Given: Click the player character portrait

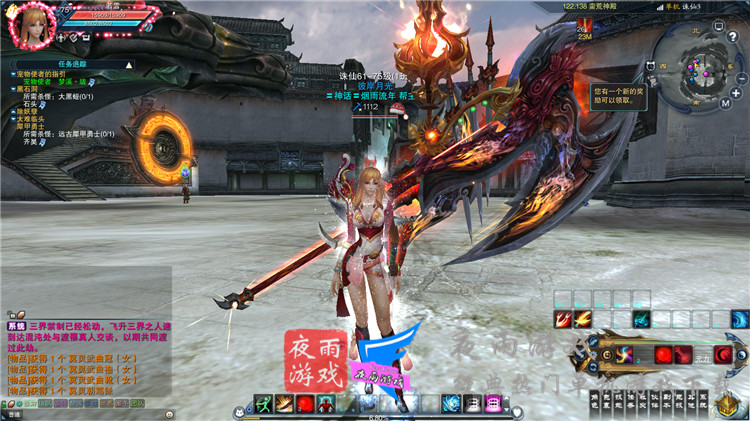Looking at the screenshot, I should pyautogui.click(x=30, y=24).
